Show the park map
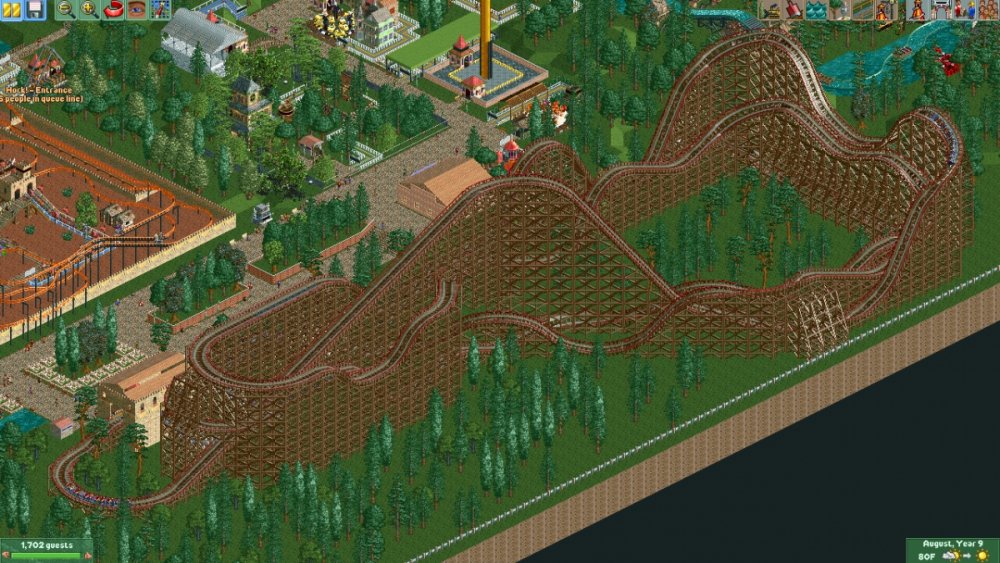The width and height of the screenshot is (1000, 563). tap(158, 10)
